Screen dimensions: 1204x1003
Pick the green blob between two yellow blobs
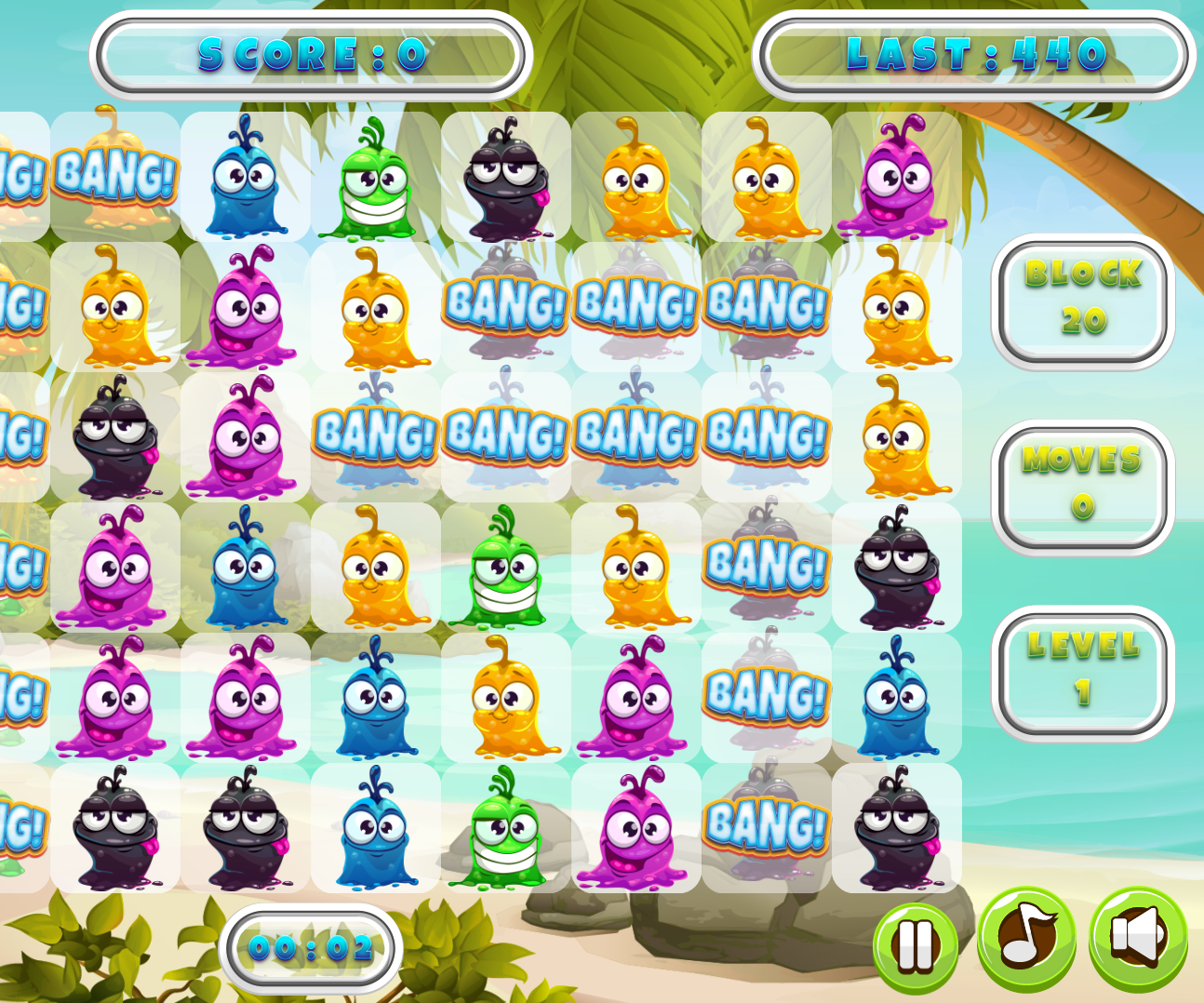[x=505, y=568]
